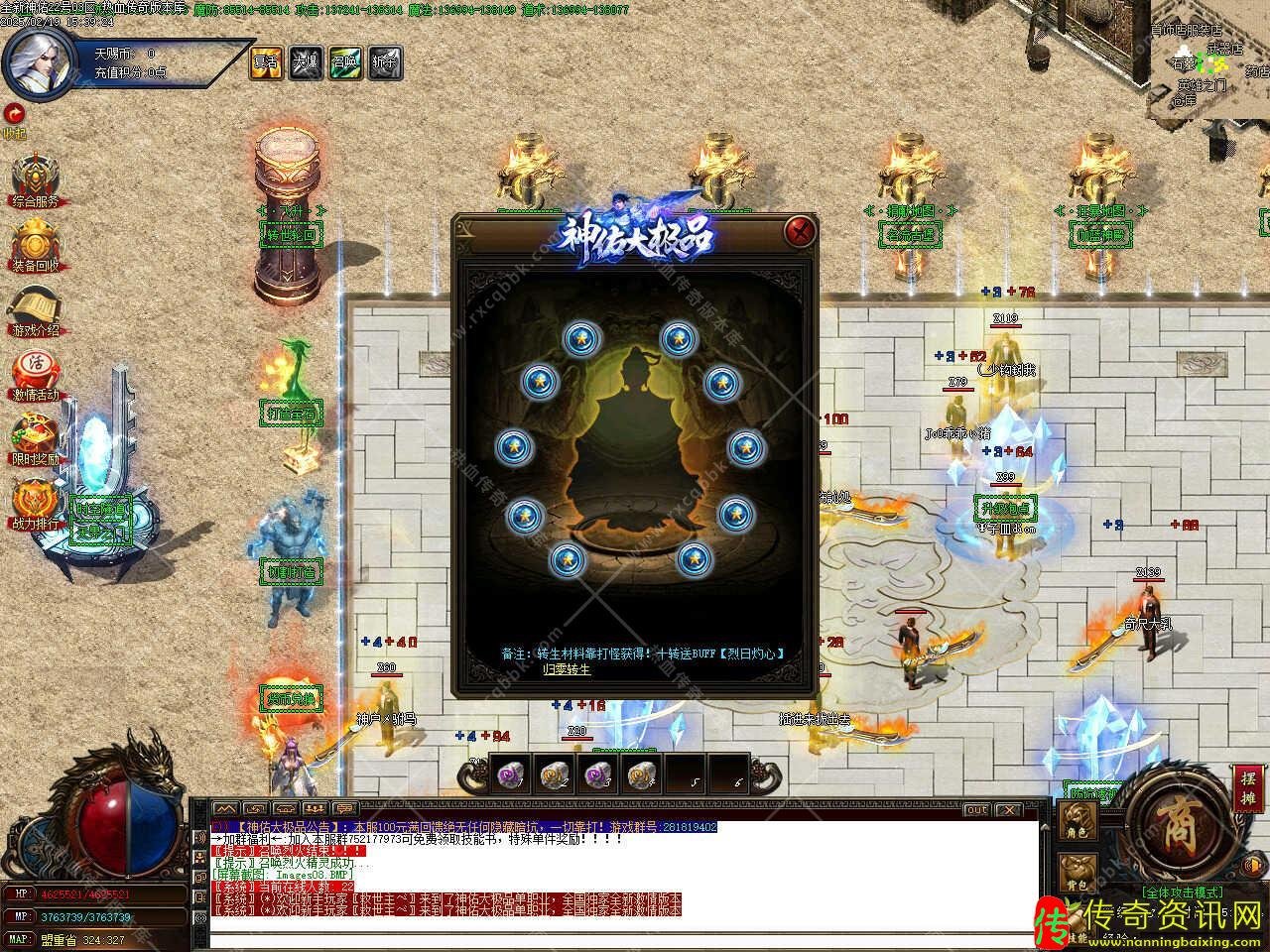Click the player portrait avatar
Screen dimensions: 1270x952
pos(38,61)
